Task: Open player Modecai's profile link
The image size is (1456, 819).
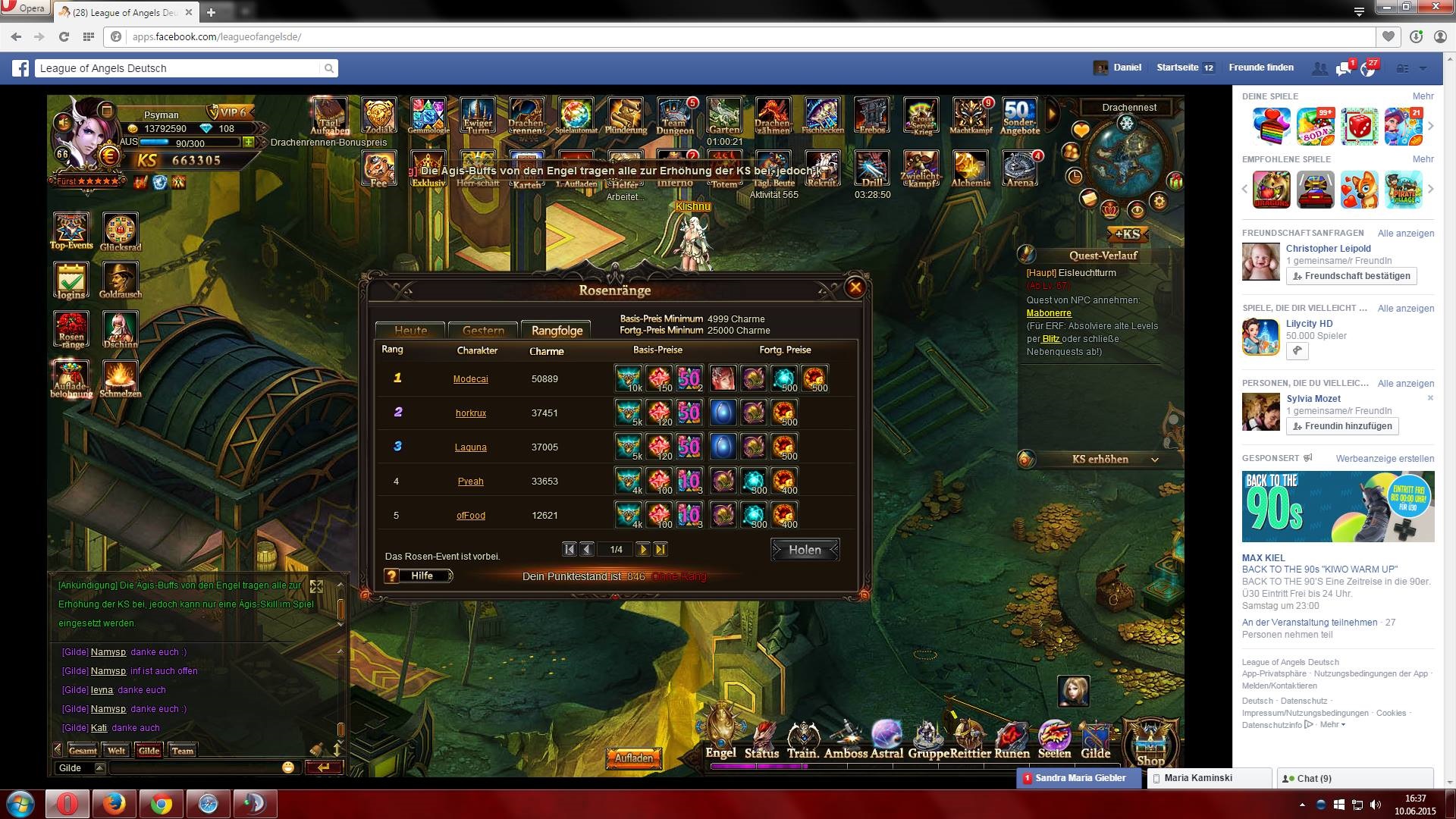Action: pos(470,379)
